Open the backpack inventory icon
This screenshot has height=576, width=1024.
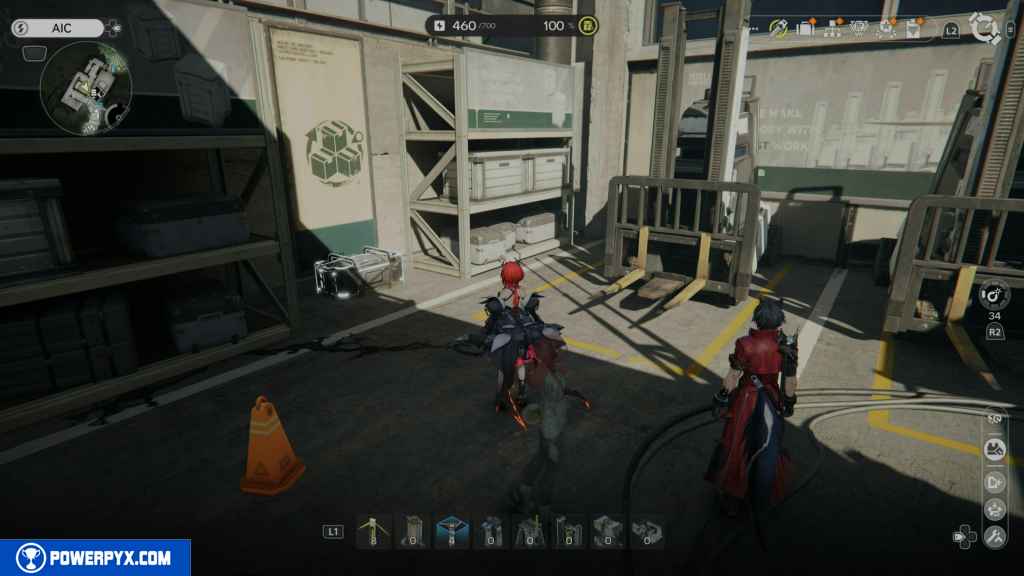pos(806,28)
